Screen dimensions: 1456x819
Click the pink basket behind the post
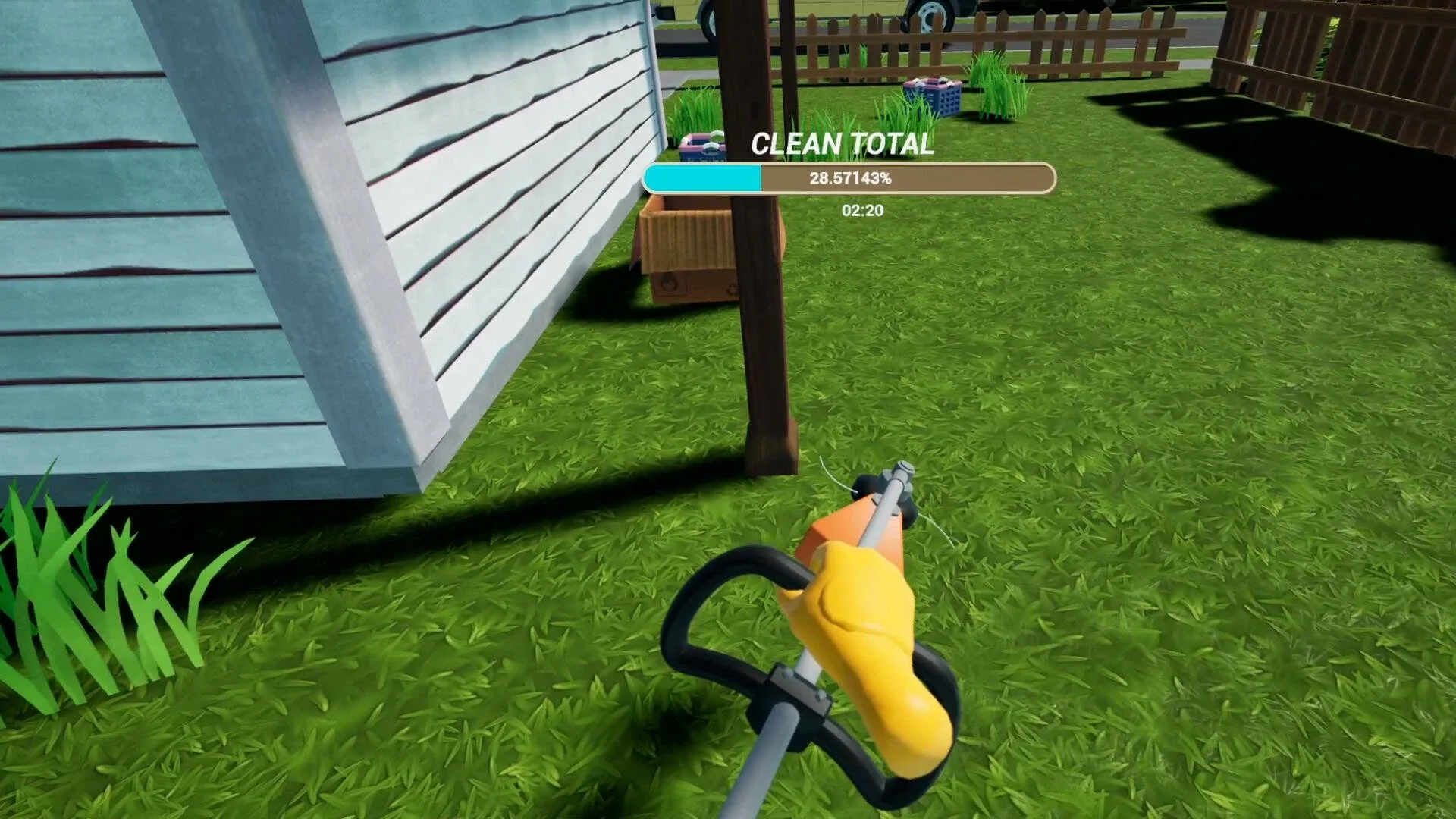tap(703, 146)
